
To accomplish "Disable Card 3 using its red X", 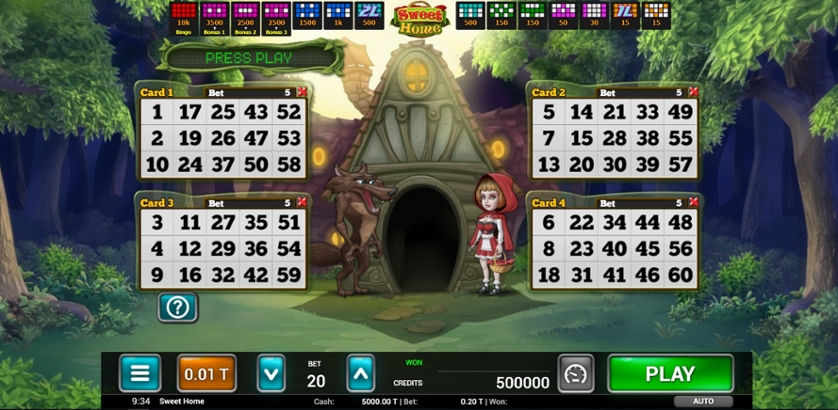I will tap(302, 202).
